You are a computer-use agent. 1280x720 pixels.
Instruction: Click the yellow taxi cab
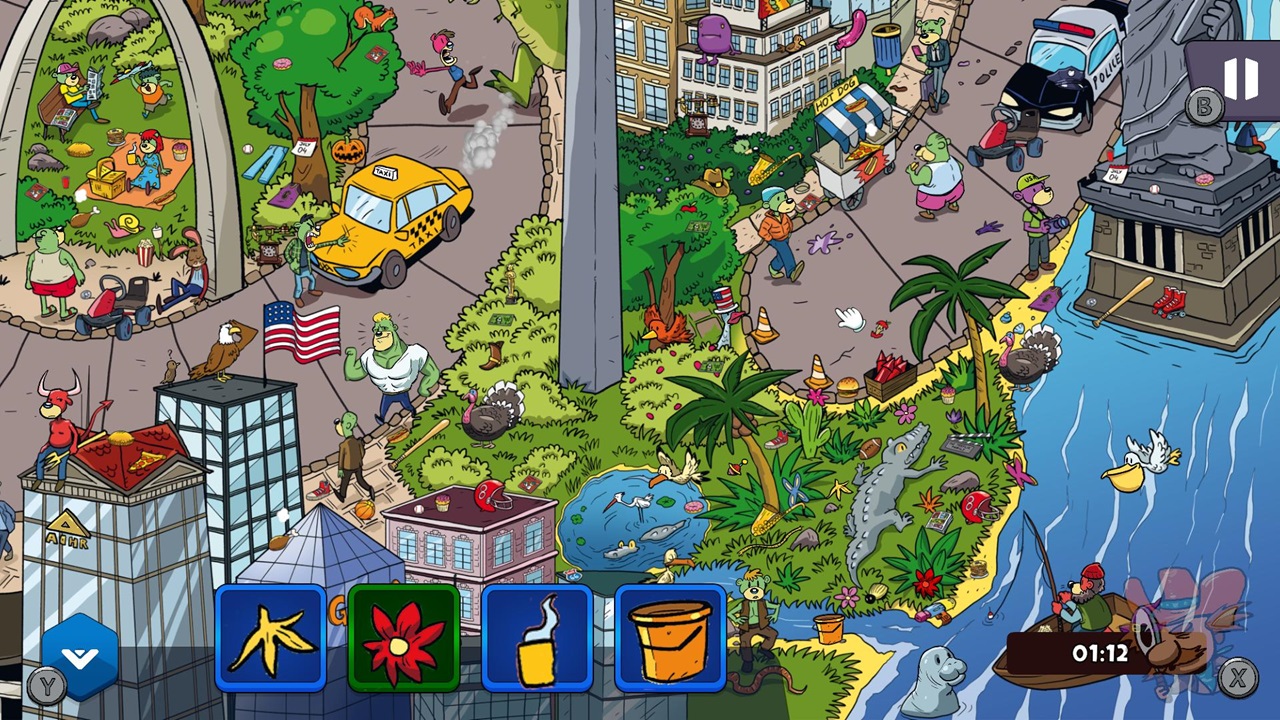tap(400, 210)
